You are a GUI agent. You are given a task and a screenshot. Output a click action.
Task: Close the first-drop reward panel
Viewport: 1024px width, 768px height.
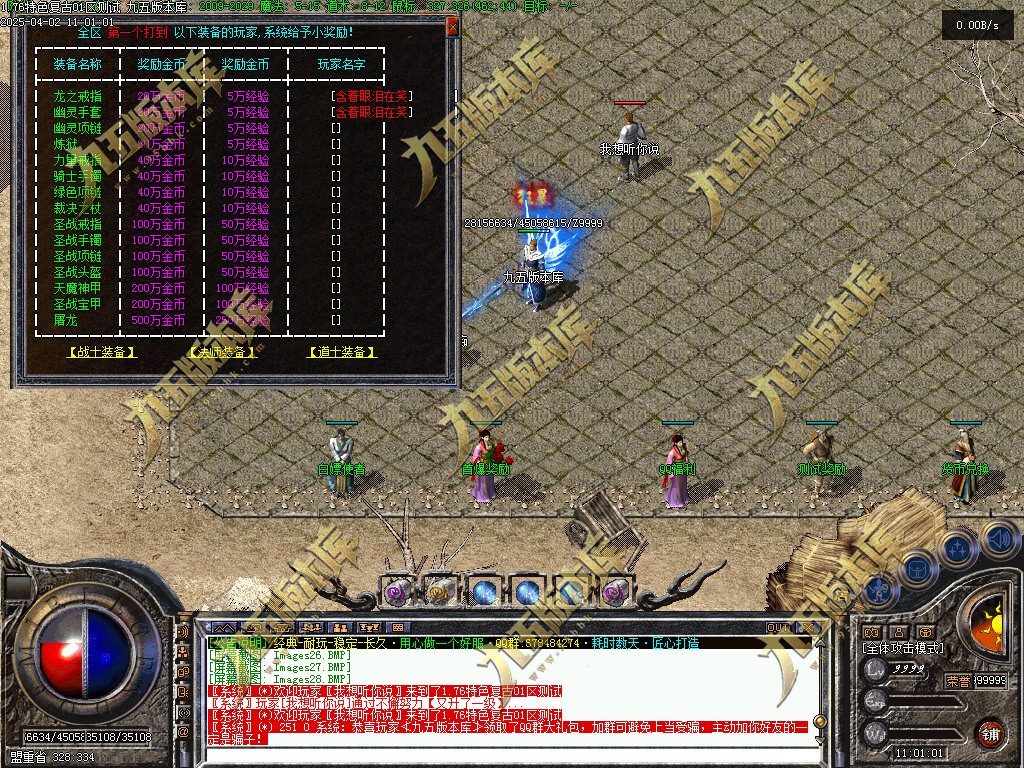pyautogui.click(x=452, y=27)
